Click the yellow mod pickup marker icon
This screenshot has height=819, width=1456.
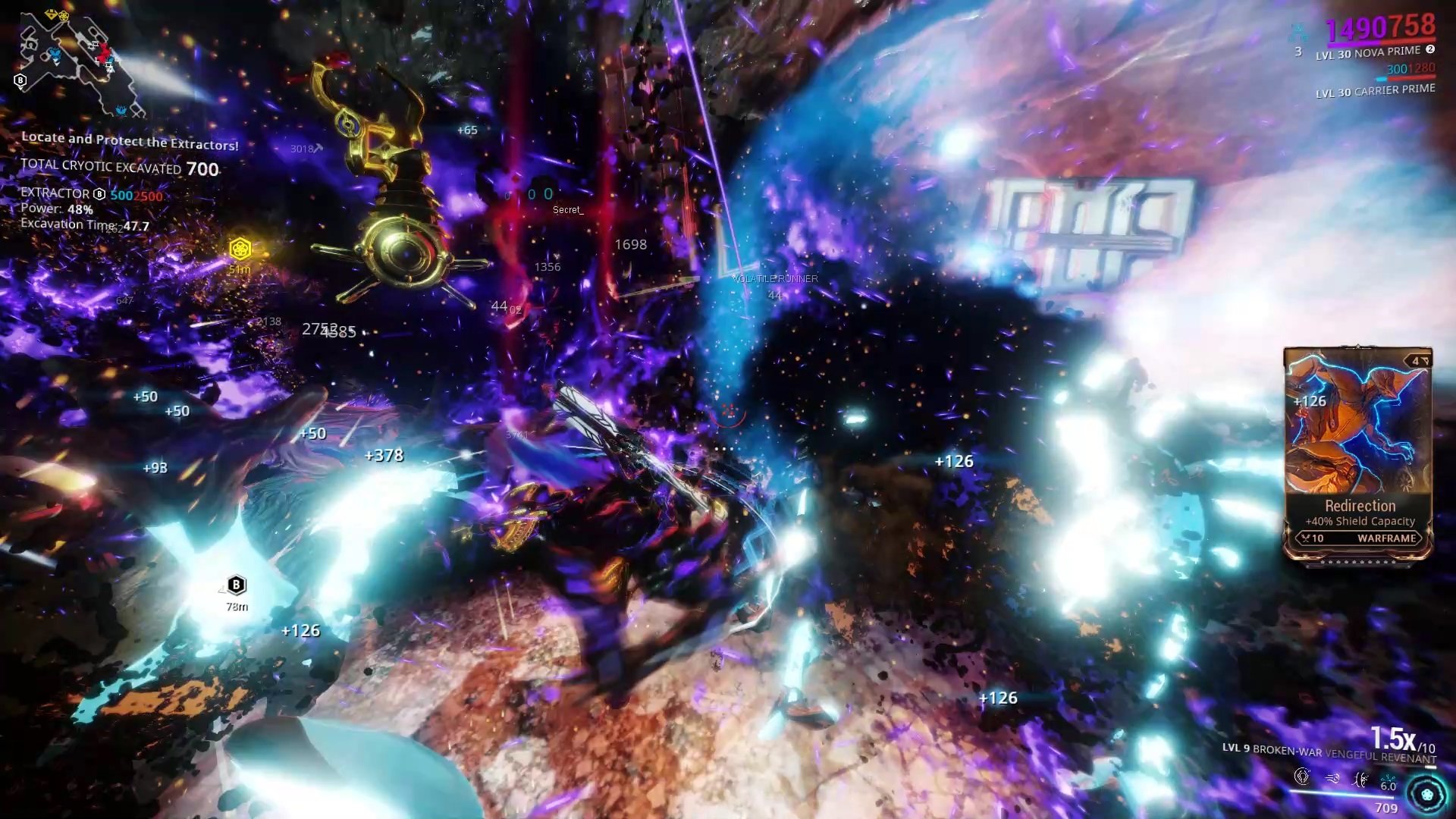tap(241, 246)
